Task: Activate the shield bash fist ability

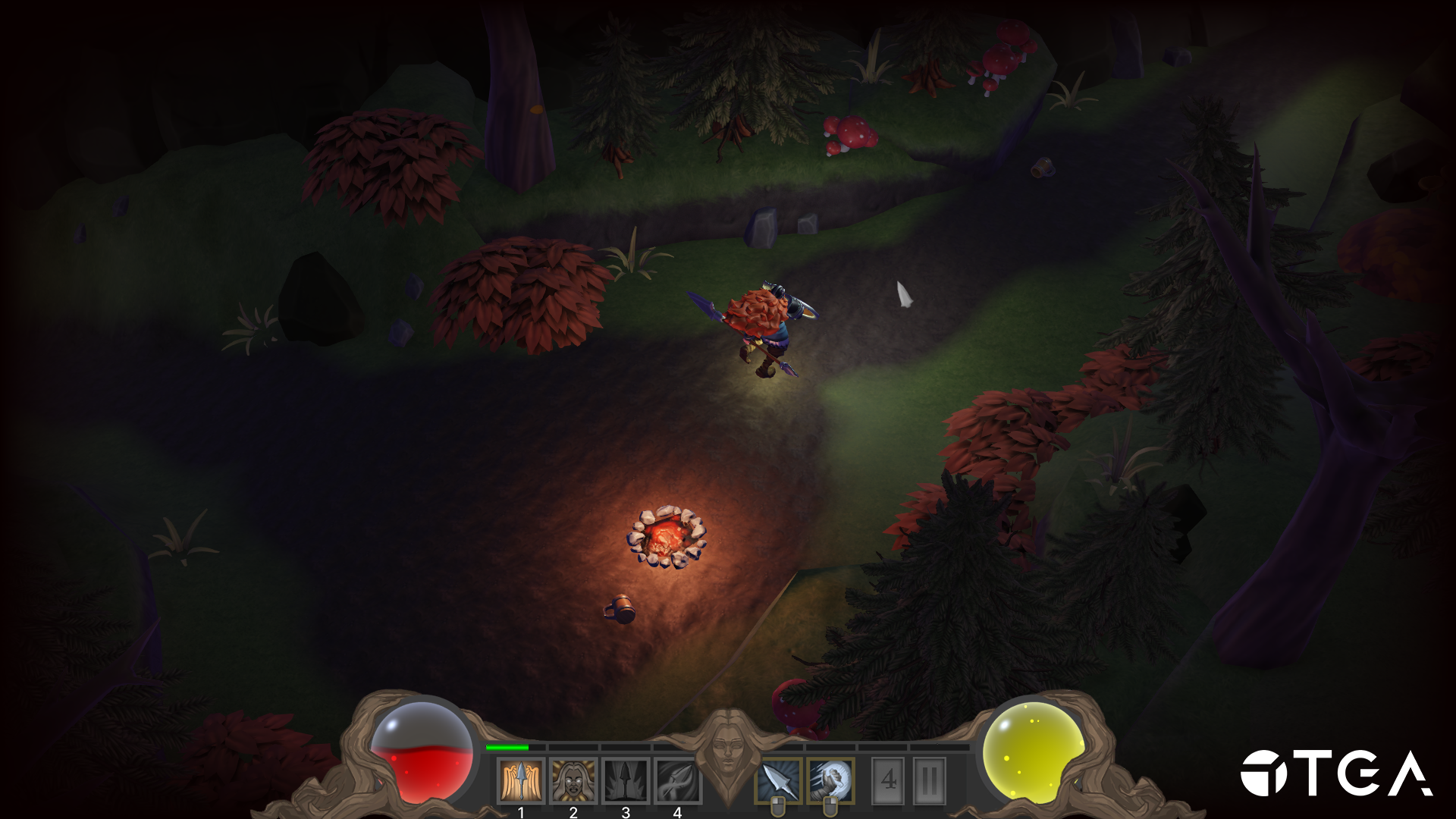Action: click(x=830, y=780)
